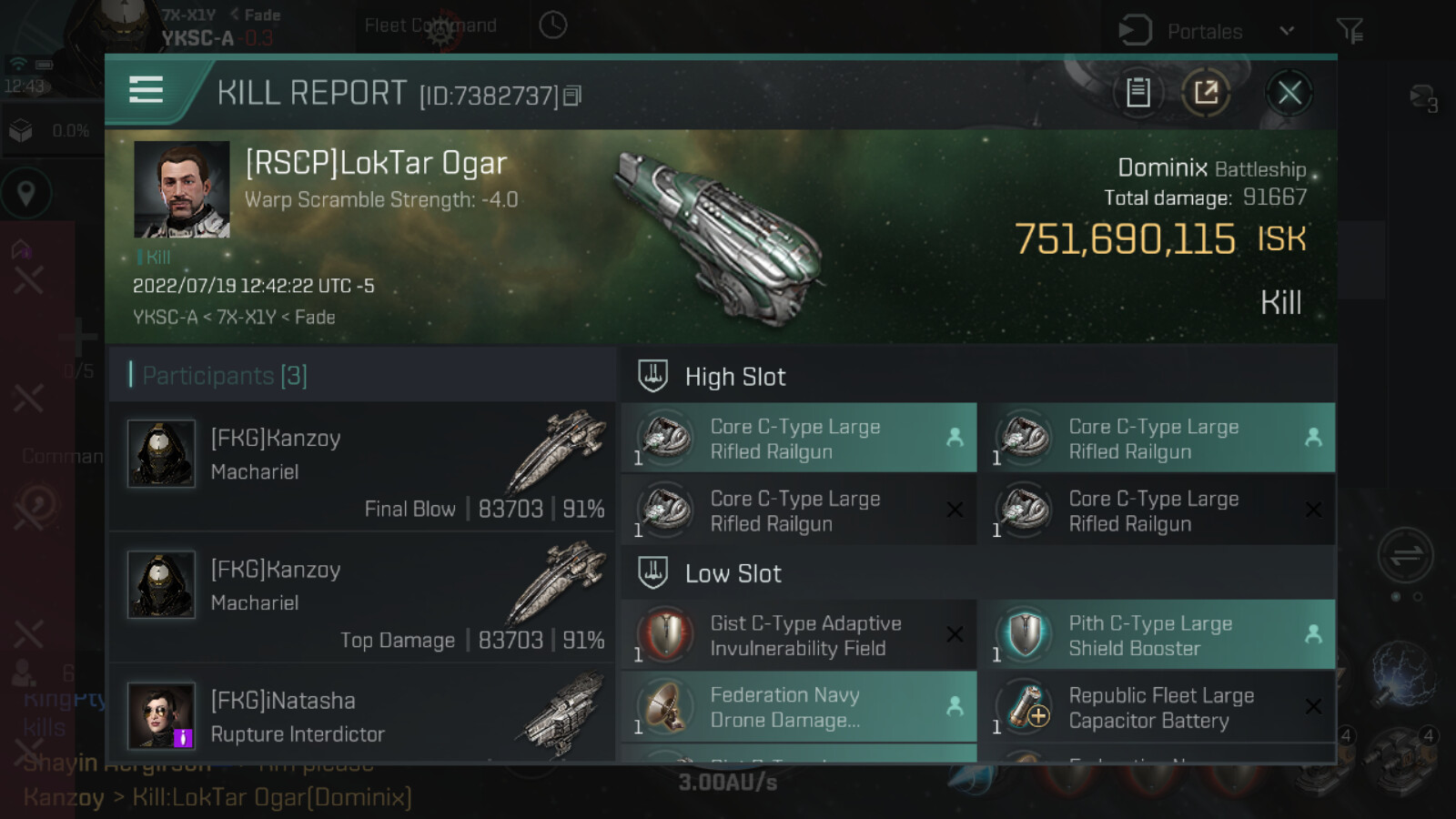Screen dimensions: 1456x819
Task: Select iNatasha's Rupture Interdictor row
Action: point(362,717)
